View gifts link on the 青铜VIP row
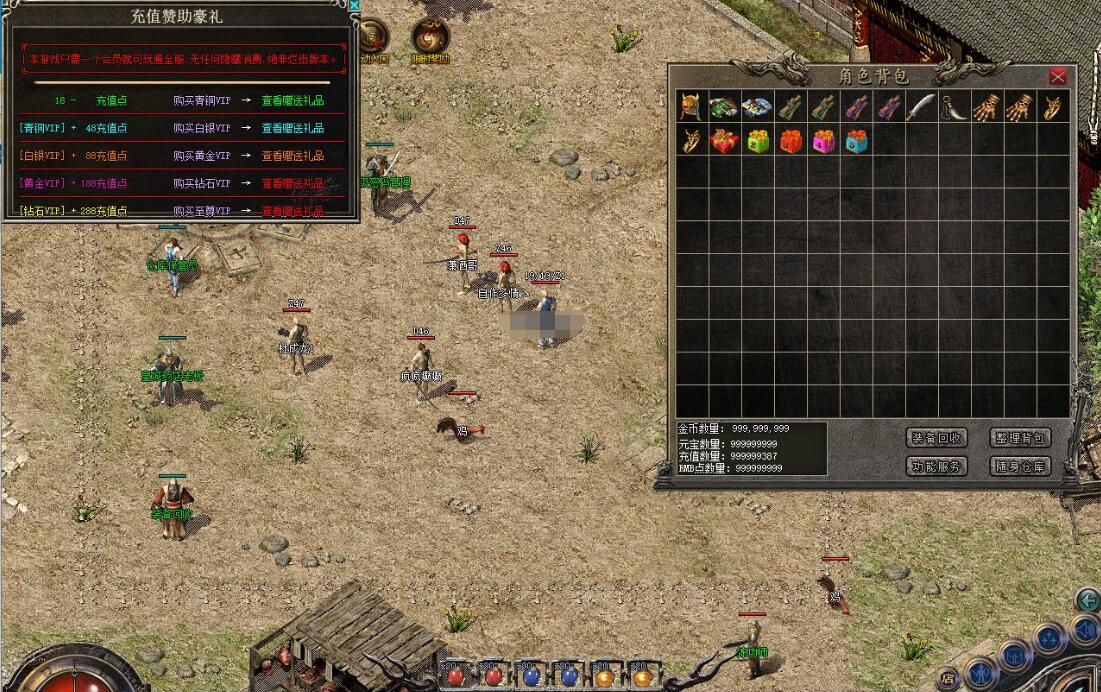1101x692 pixels. (x=293, y=129)
